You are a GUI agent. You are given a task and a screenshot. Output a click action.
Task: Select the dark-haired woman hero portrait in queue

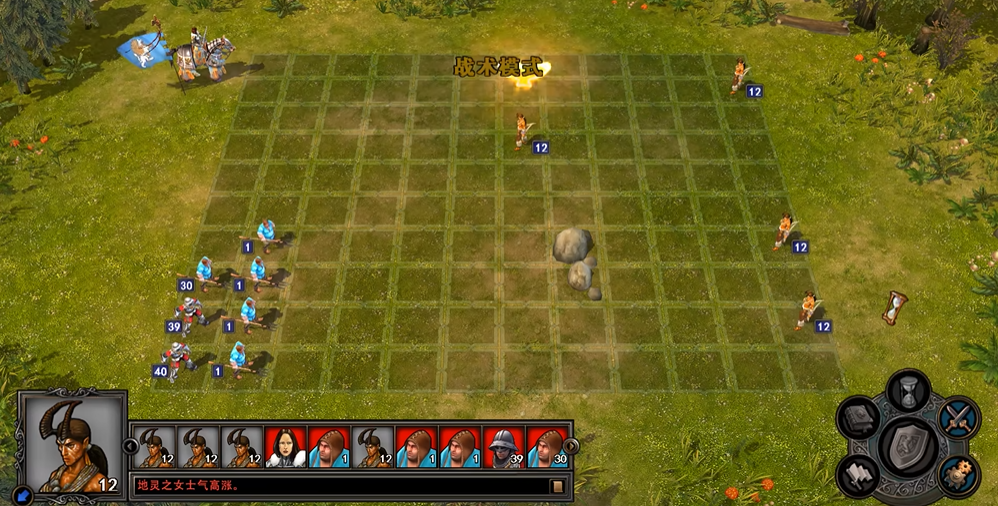pos(285,447)
